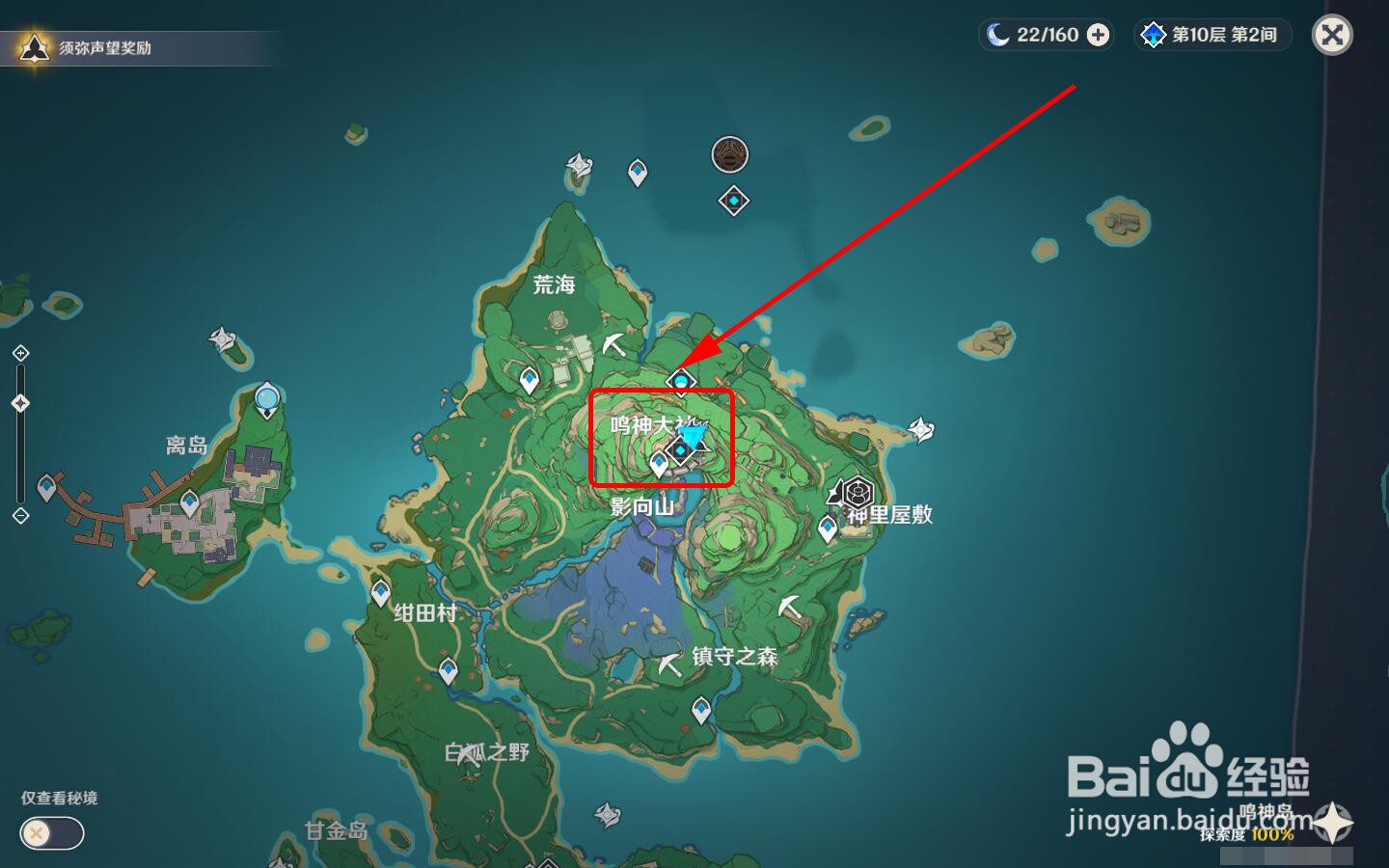This screenshot has height=868, width=1389.
Task: Select the blue player position arrow on map
Action: [694, 439]
